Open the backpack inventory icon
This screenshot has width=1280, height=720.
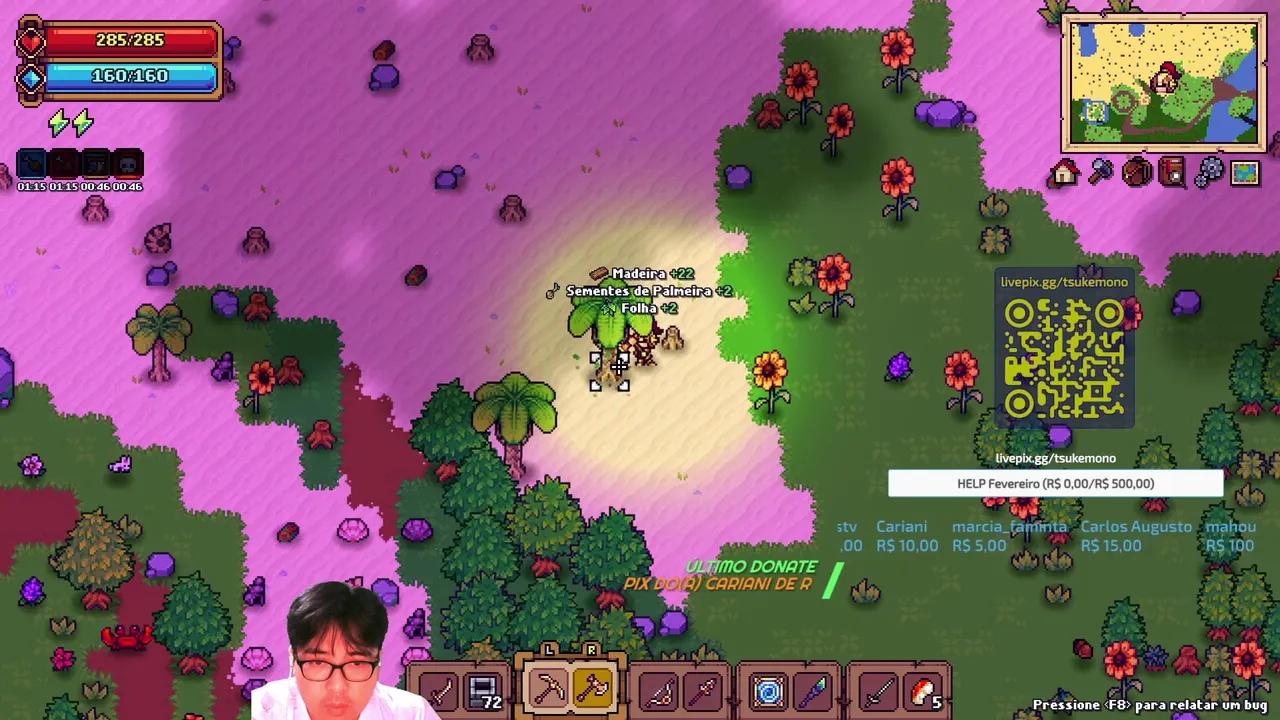[1135, 172]
